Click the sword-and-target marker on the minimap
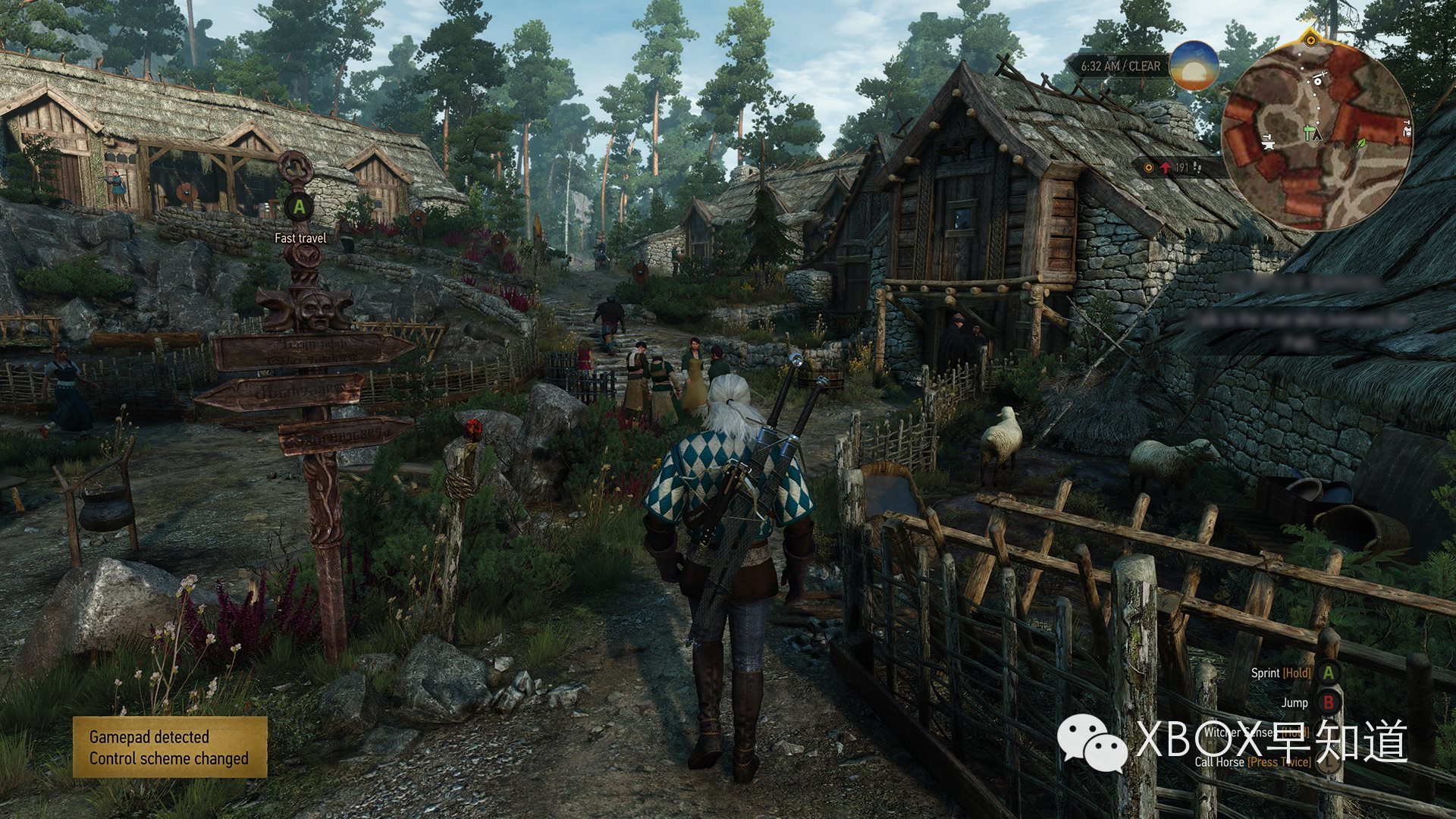The height and width of the screenshot is (819, 1456). [1319, 80]
